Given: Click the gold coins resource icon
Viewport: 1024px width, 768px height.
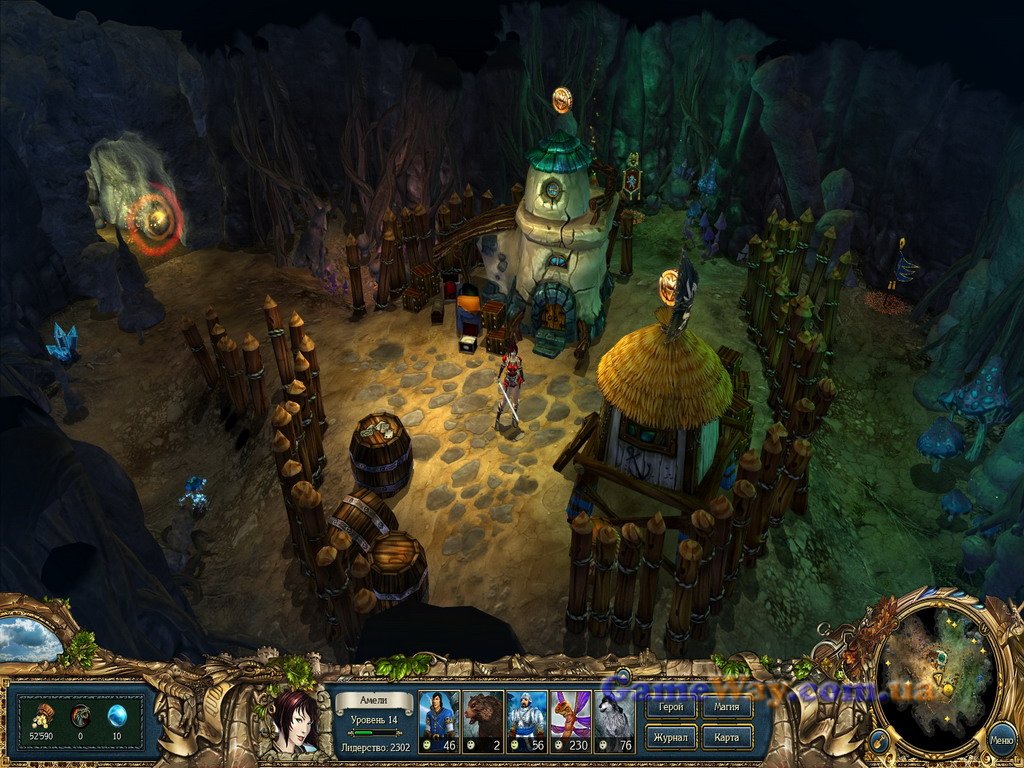Looking at the screenshot, I should click(43, 714).
